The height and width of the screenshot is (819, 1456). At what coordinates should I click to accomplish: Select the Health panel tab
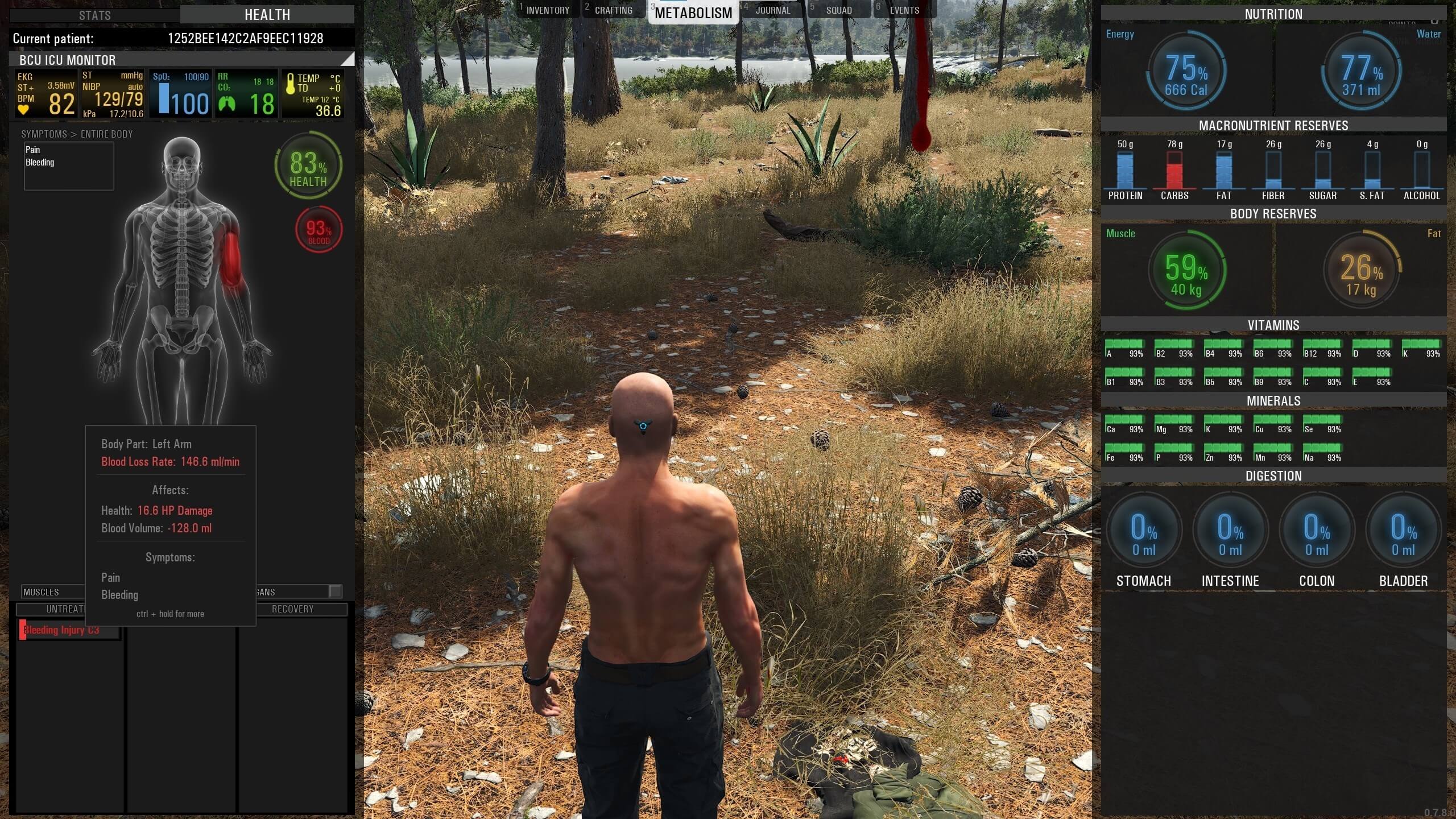pos(267,15)
